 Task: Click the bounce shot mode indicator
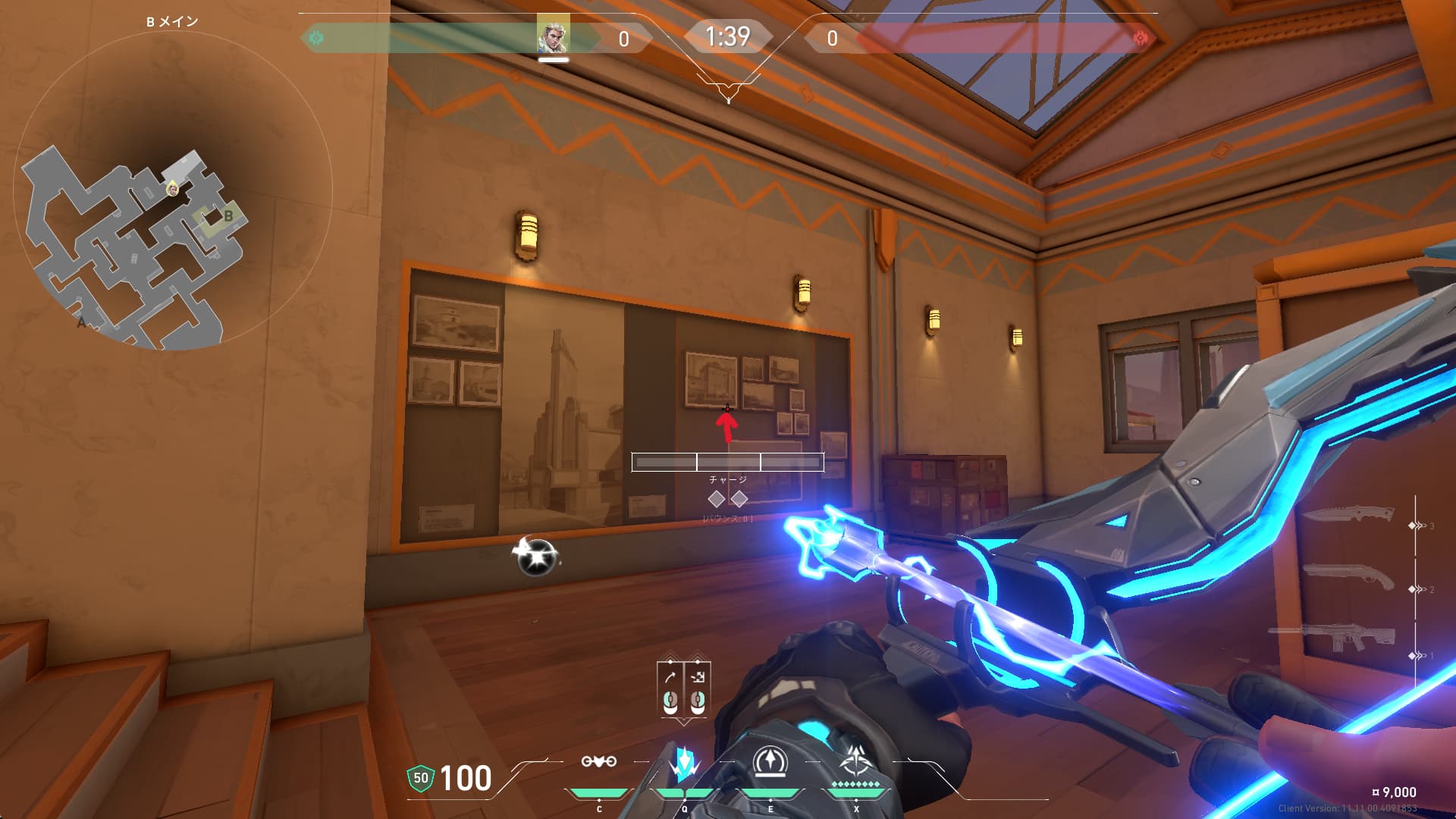pos(698,677)
